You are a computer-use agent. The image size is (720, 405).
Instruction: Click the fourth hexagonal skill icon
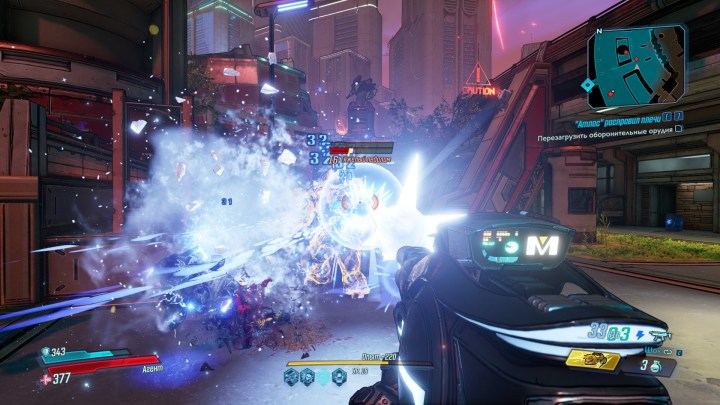(x=339, y=377)
